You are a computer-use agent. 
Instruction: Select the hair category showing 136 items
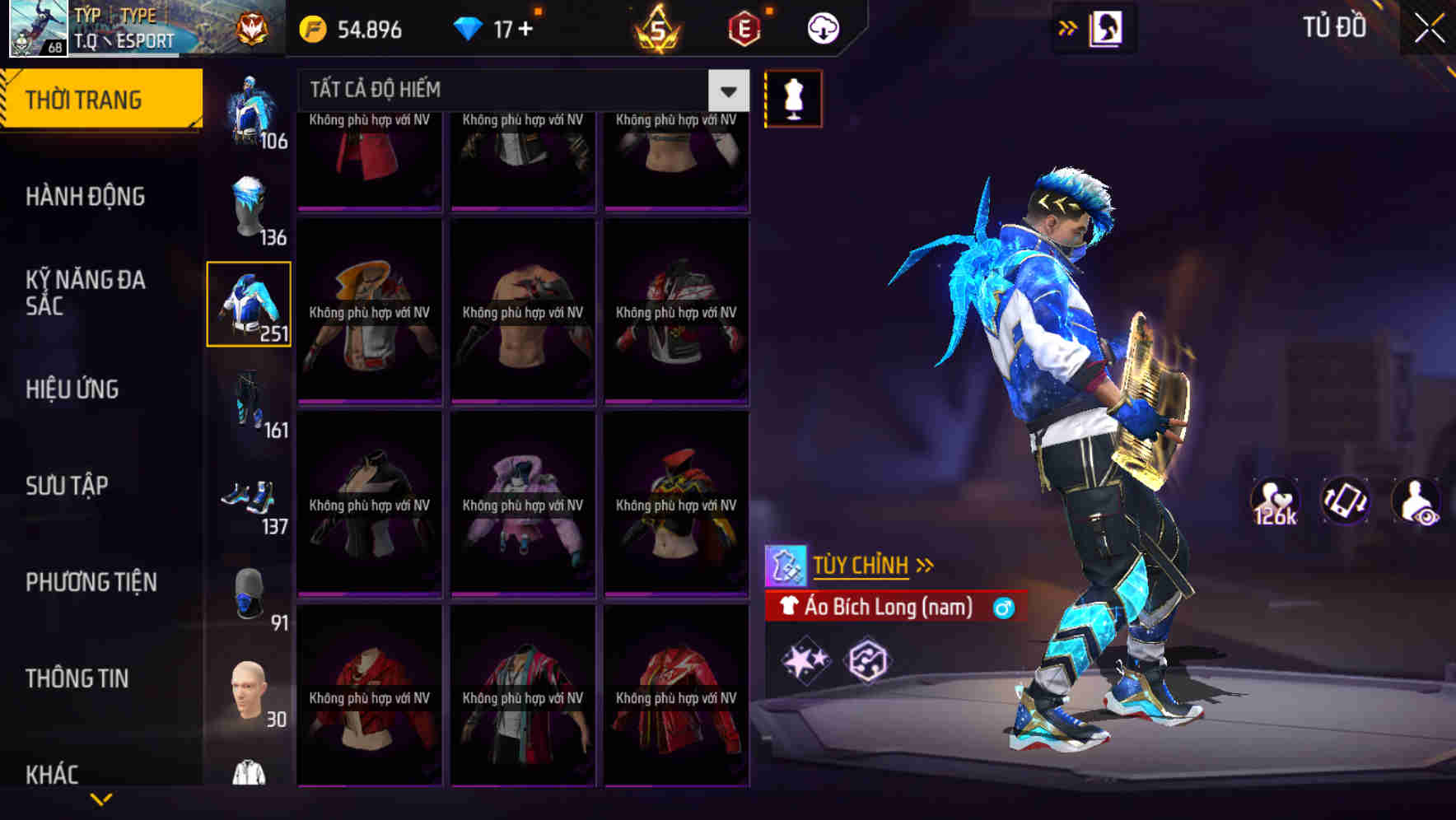[249, 207]
